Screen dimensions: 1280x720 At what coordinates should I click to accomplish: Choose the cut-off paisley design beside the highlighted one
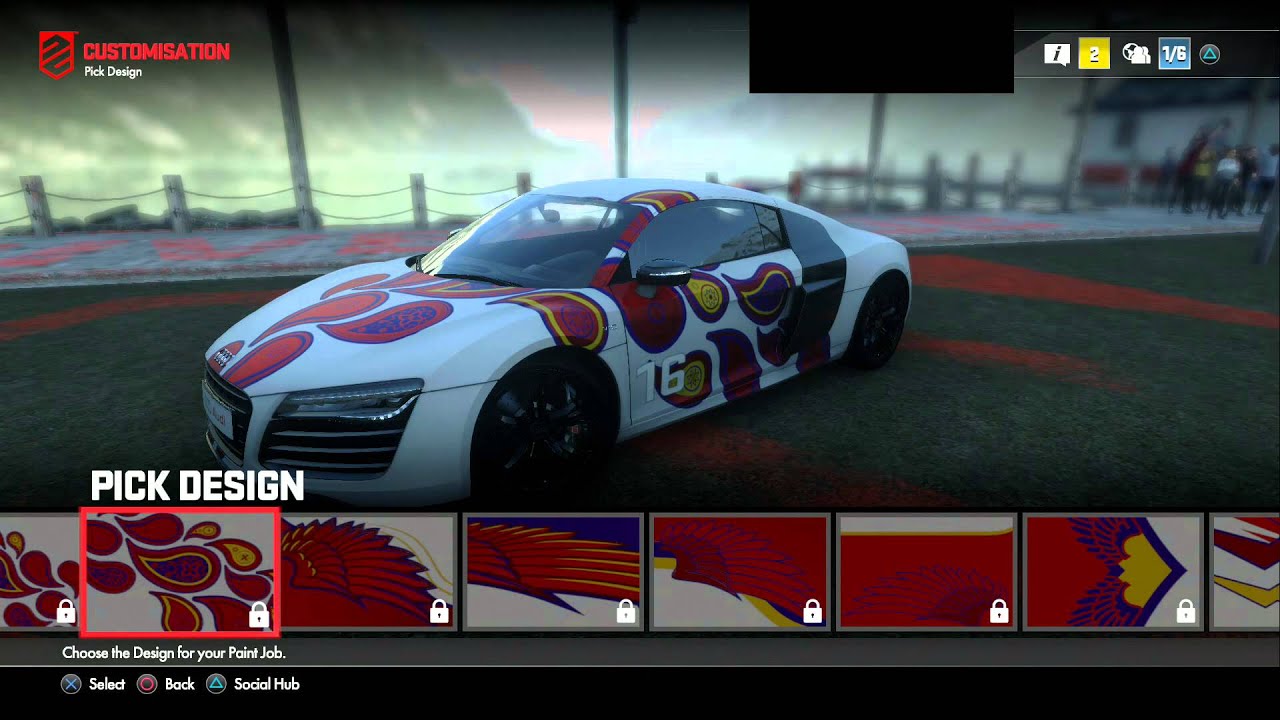[38, 572]
